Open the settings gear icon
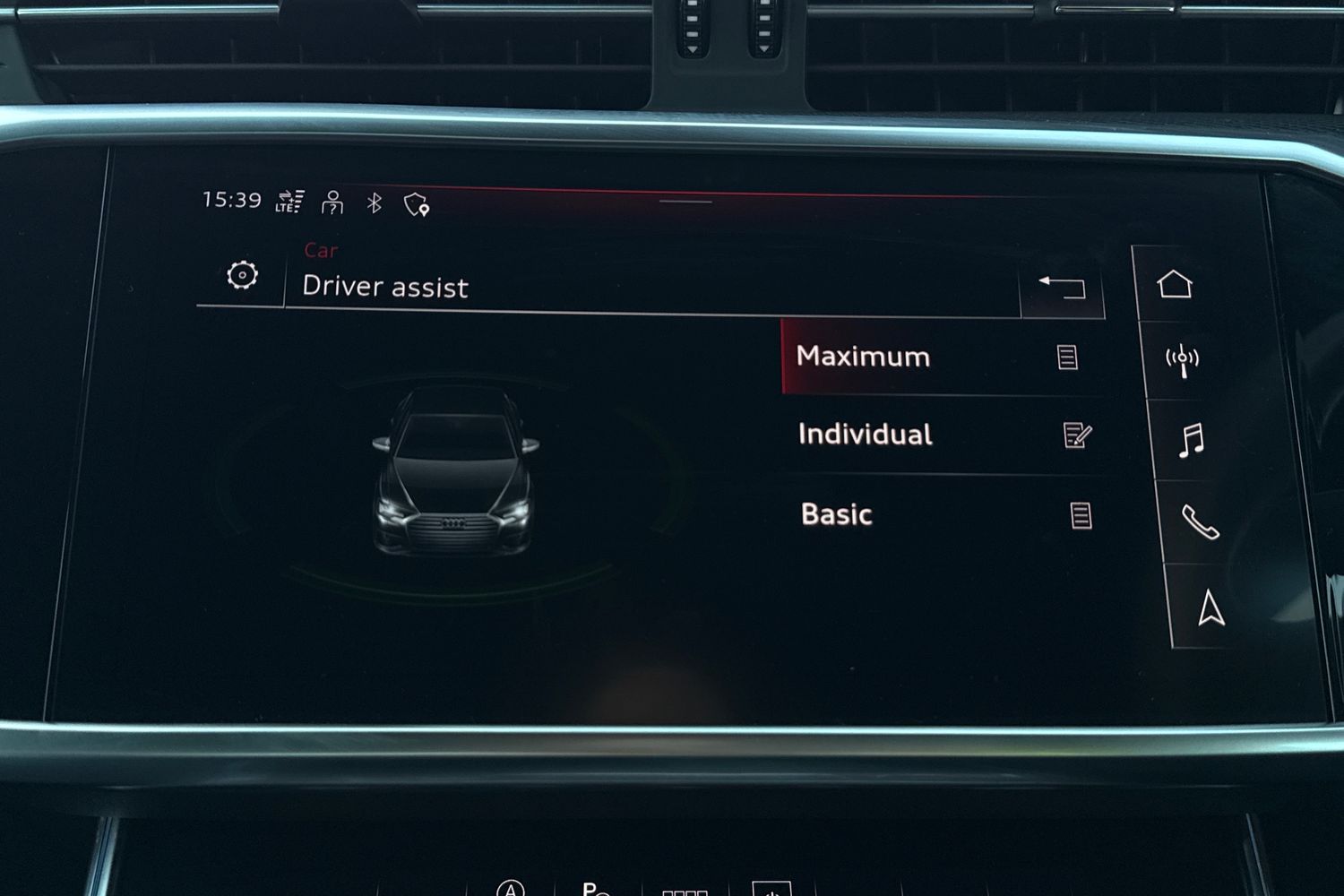This screenshot has height=896, width=1344. 242,275
